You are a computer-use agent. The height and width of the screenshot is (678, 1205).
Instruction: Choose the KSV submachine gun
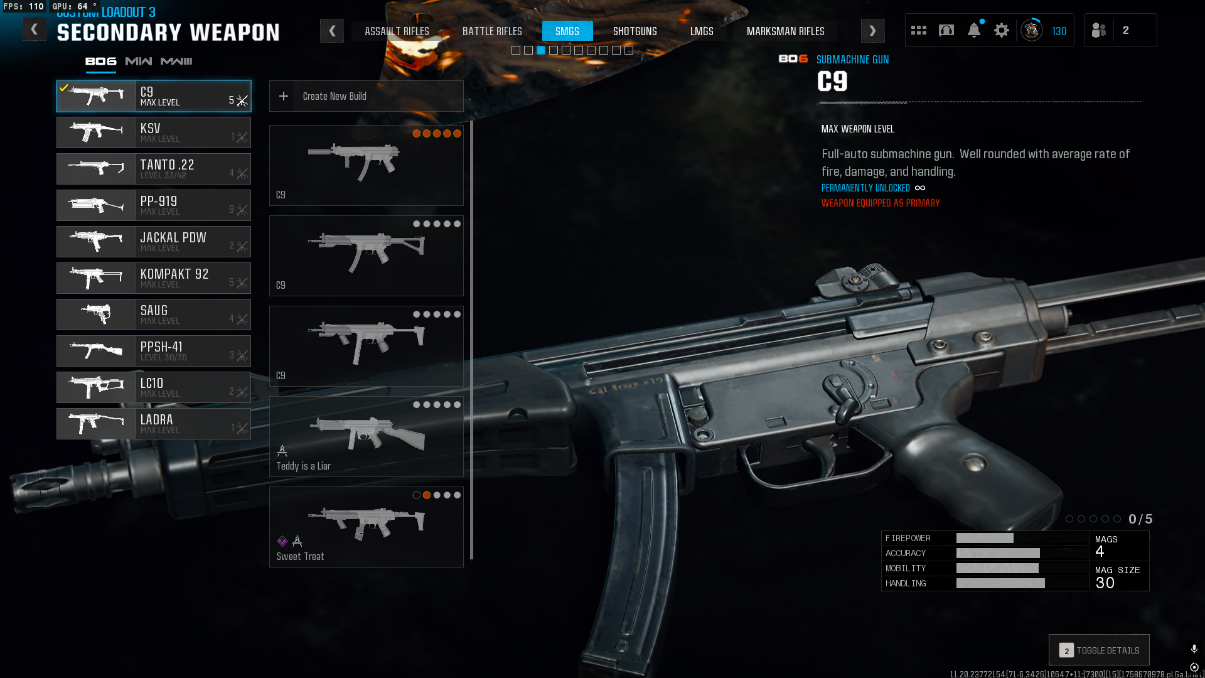(x=153, y=133)
